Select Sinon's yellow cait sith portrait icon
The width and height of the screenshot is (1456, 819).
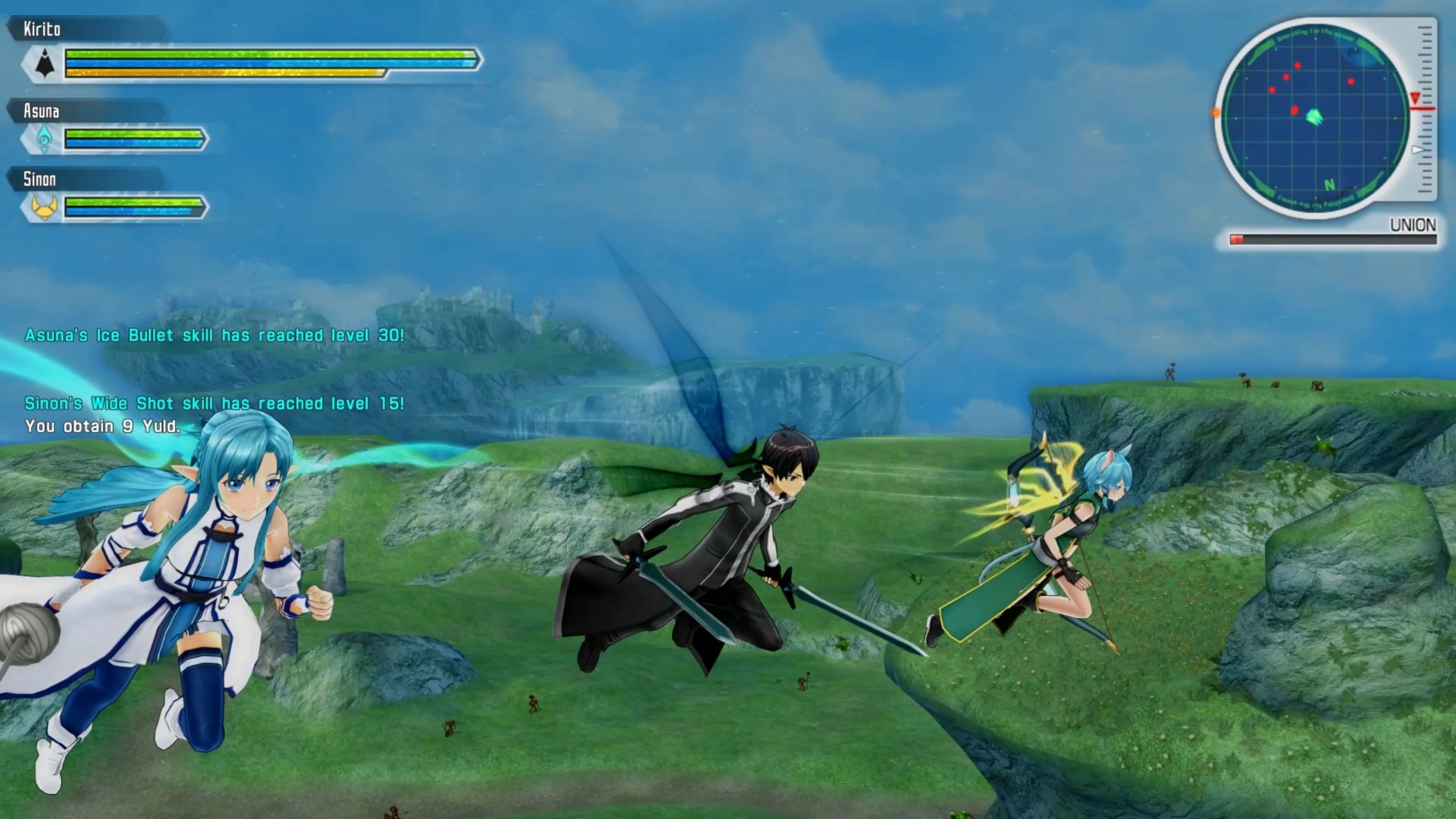(45, 206)
